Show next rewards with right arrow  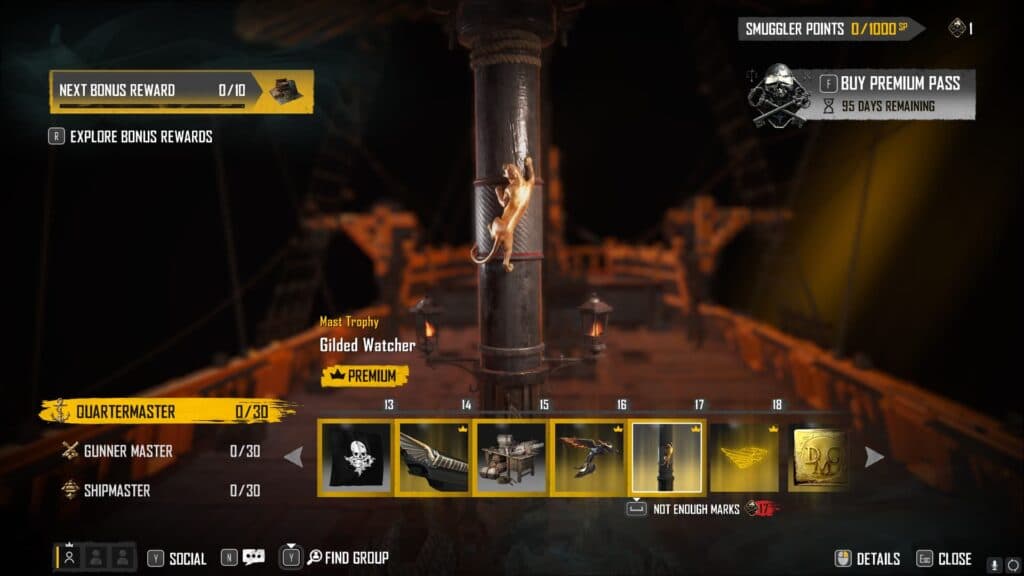click(x=874, y=457)
